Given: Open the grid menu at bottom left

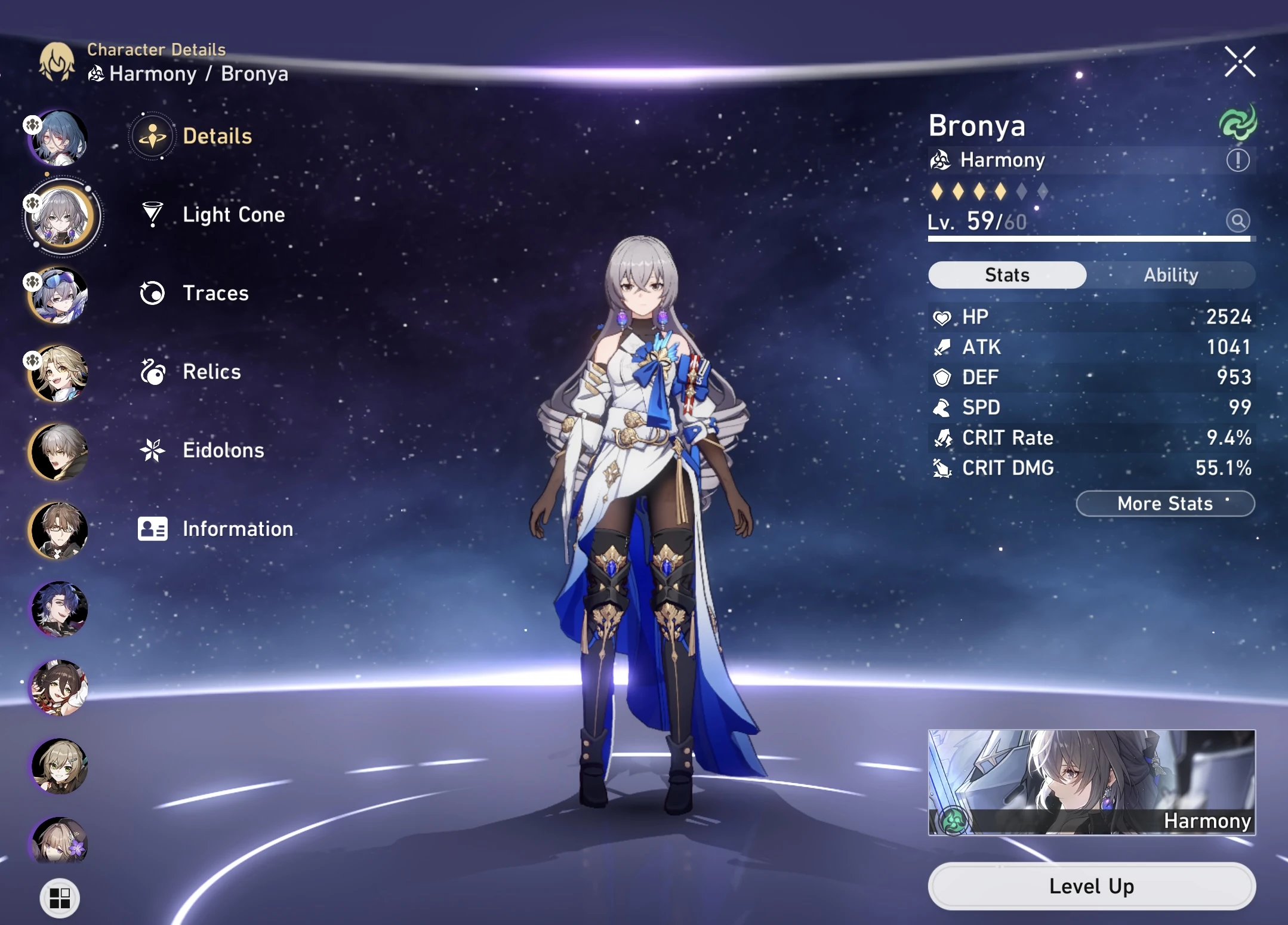Looking at the screenshot, I should point(60,897).
